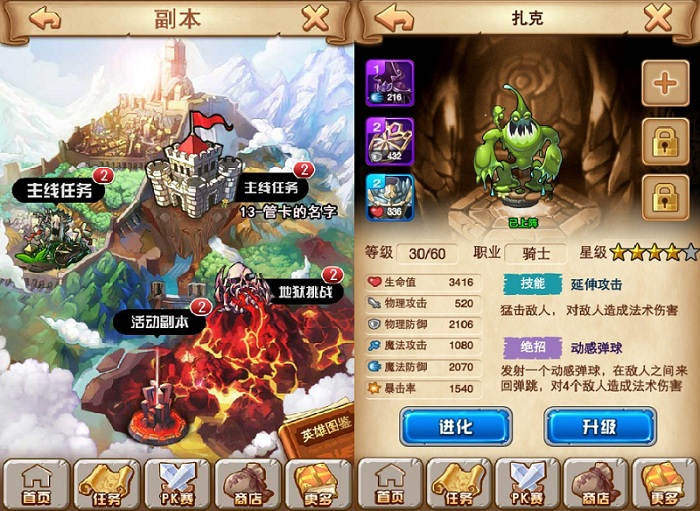Go back from the 副本 screen

[x=44, y=18]
